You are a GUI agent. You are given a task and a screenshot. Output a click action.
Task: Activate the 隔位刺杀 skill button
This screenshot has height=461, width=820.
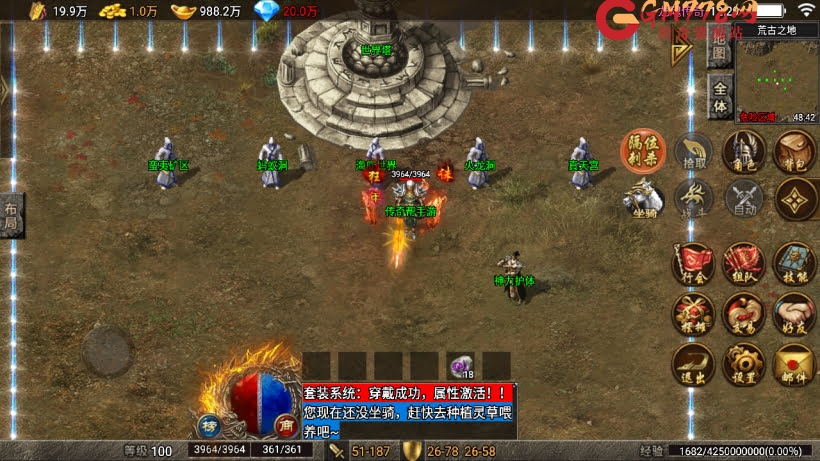643,152
